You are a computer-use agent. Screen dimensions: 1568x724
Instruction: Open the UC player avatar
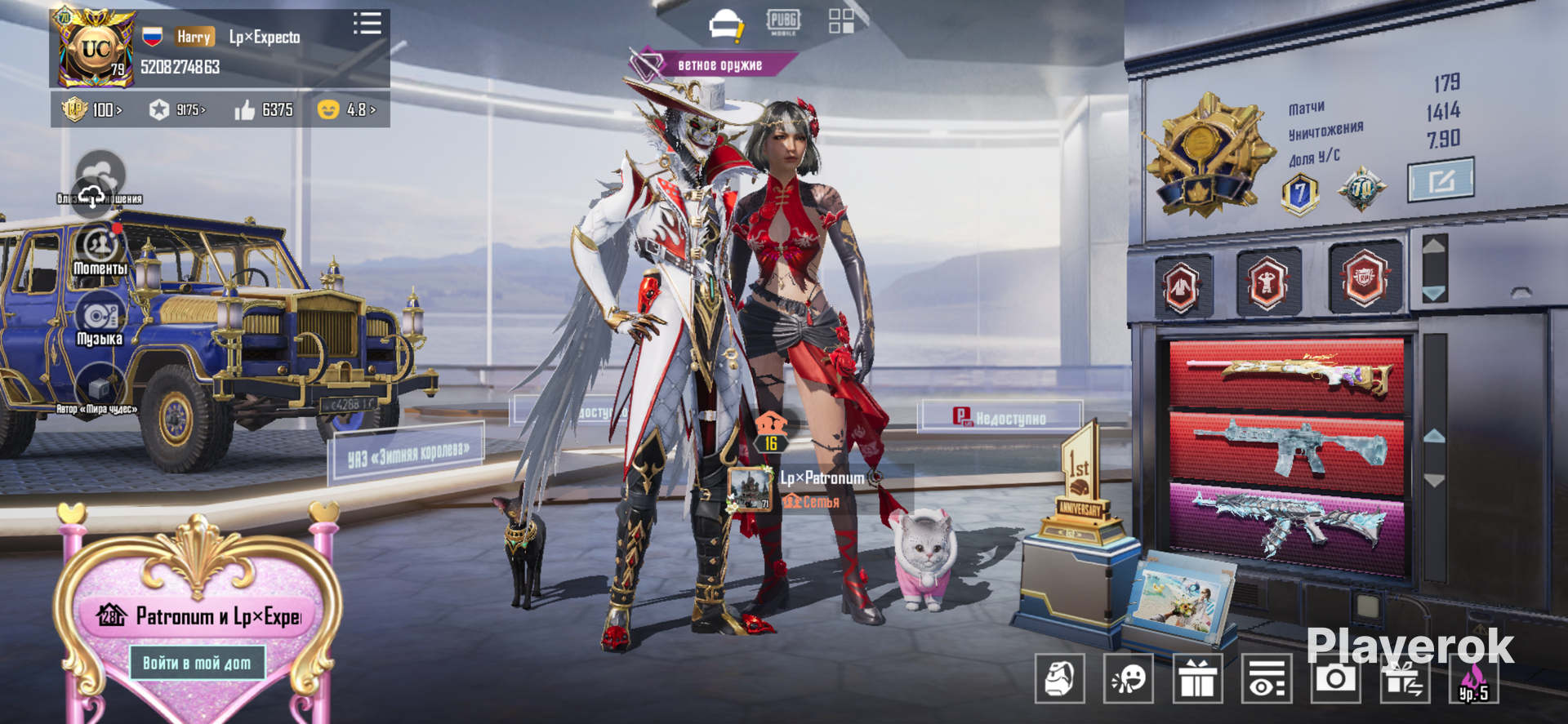click(x=94, y=49)
